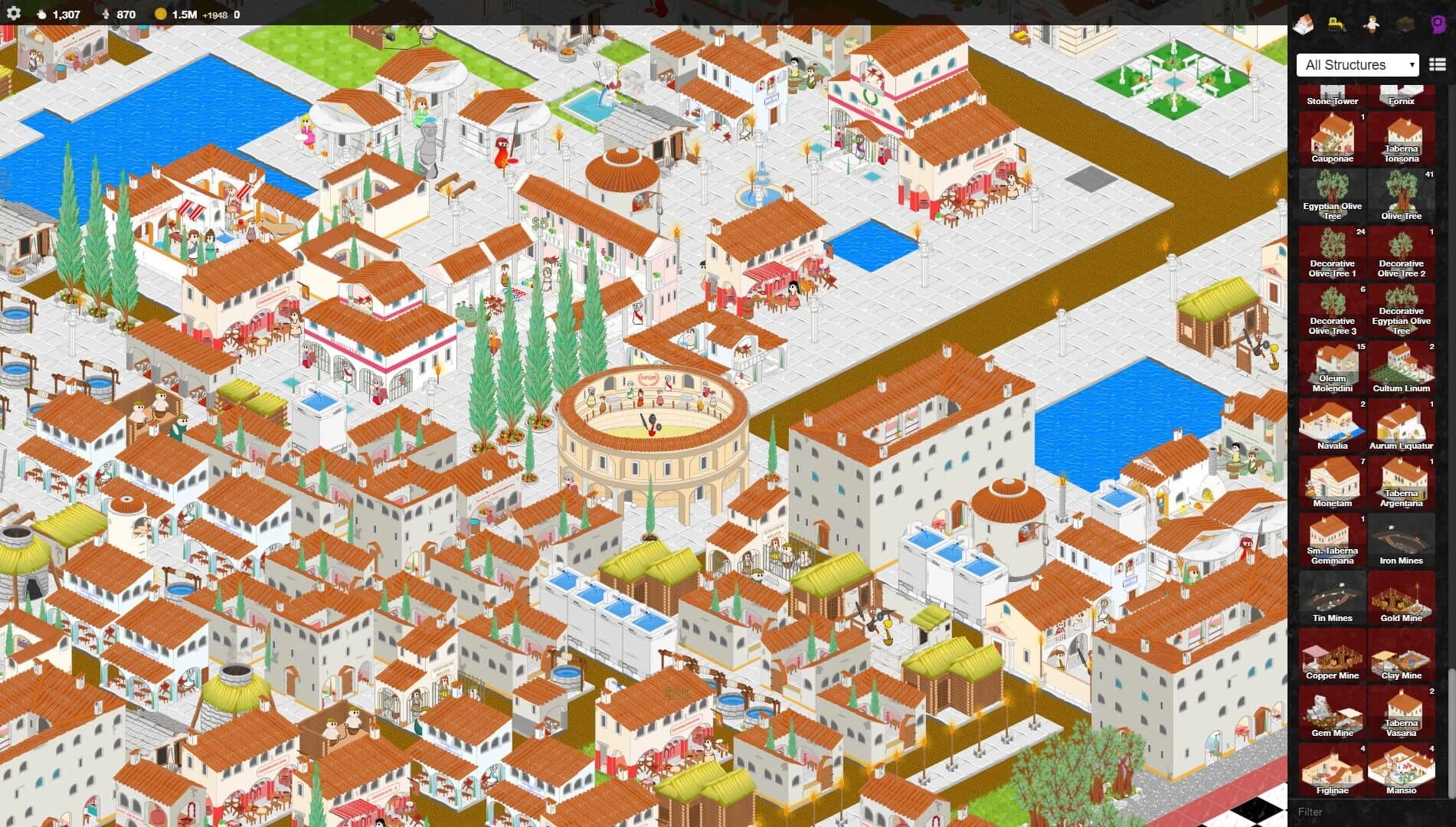Image resolution: width=1456 pixels, height=827 pixels.
Task: Open the settings gear menu
Action: click(x=12, y=12)
